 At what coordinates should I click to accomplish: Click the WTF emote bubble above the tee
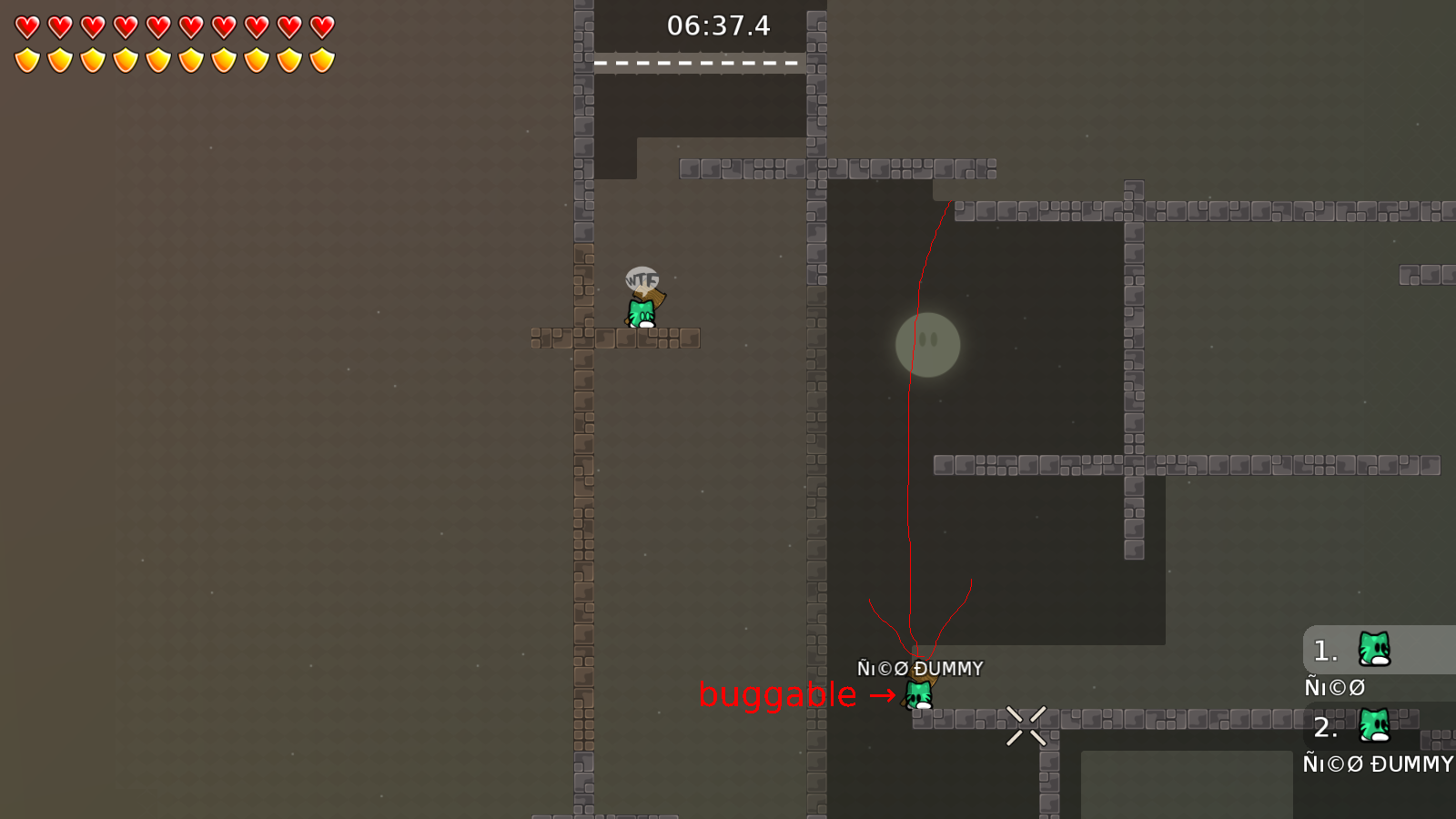(x=642, y=279)
